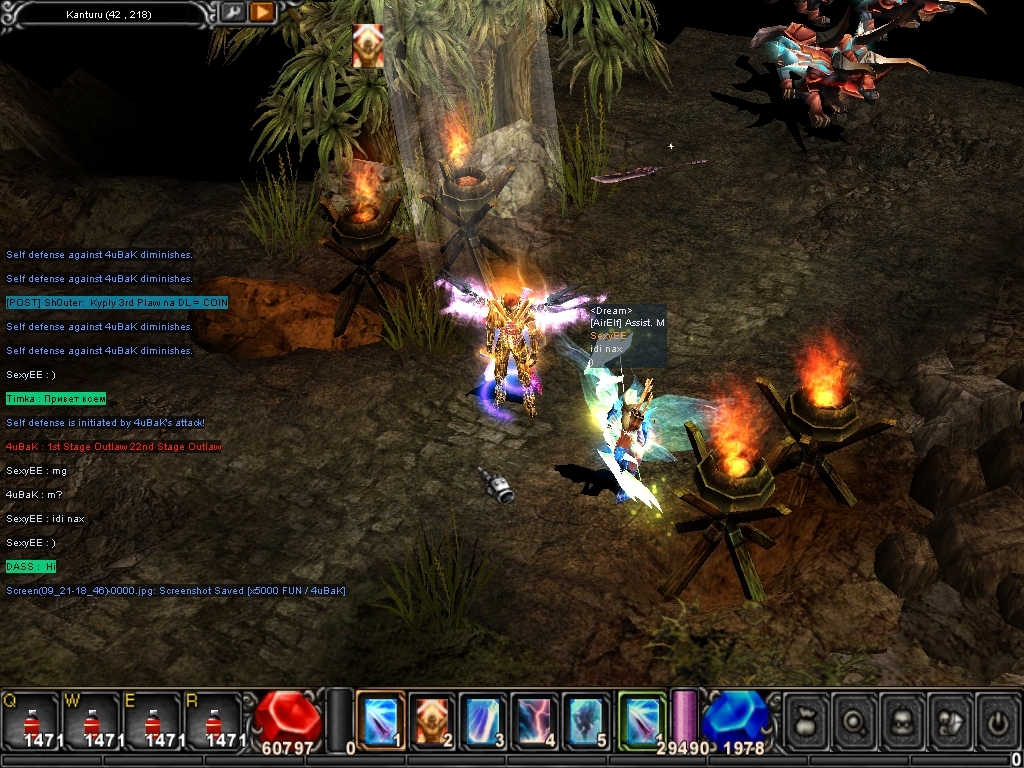Viewport: 1024px width, 768px height.
Task: Click the Sh0uter POST message in chat
Action: pyautogui.click(x=117, y=303)
